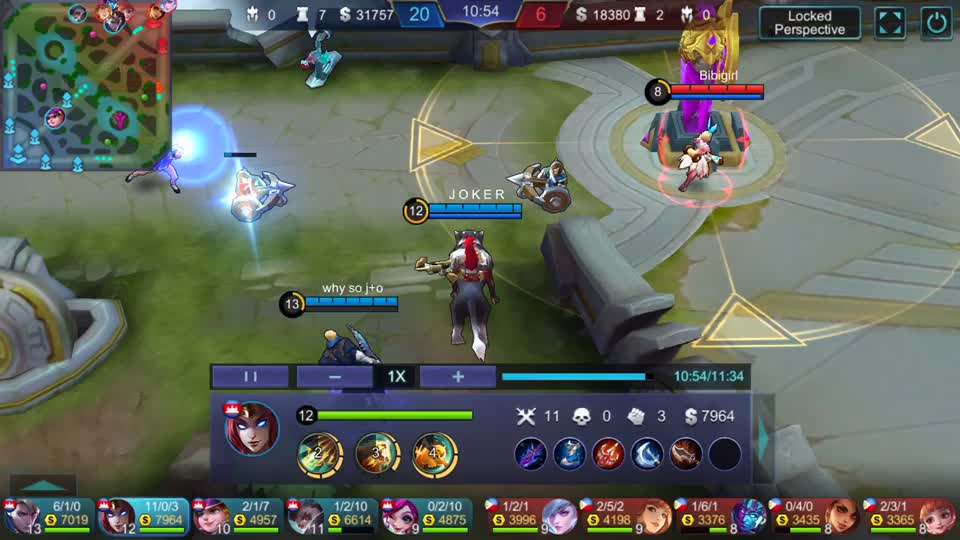Open the minimap
This screenshot has height=540, width=960.
pos(85,87)
